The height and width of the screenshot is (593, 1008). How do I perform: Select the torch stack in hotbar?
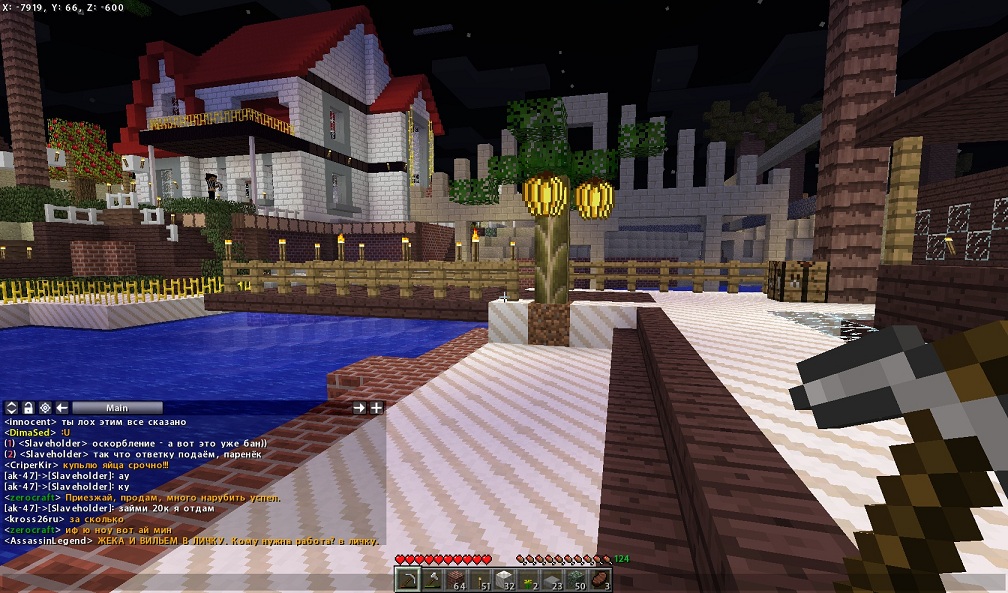(x=480, y=580)
